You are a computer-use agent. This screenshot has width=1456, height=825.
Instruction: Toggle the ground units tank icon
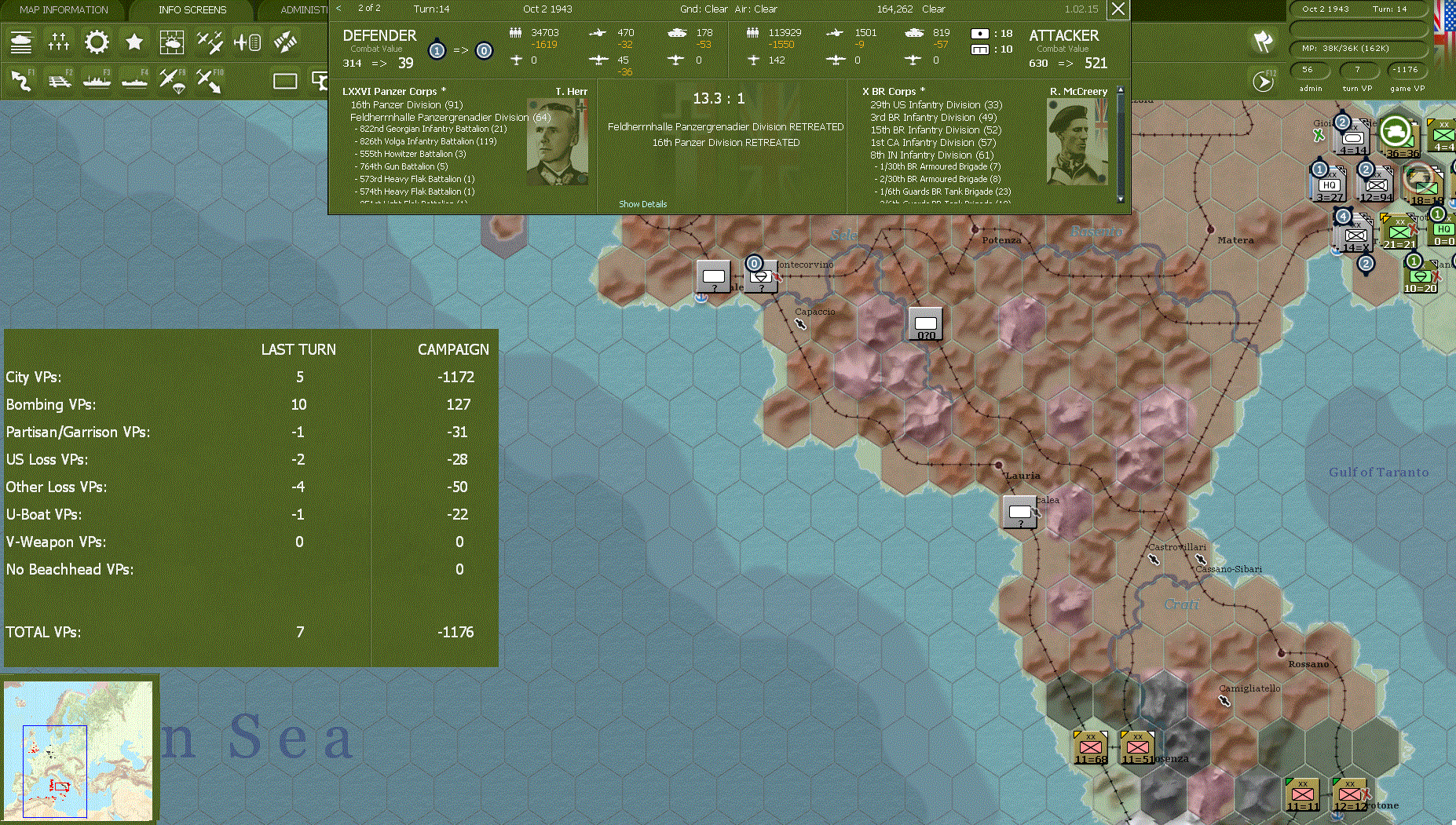tap(21, 42)
